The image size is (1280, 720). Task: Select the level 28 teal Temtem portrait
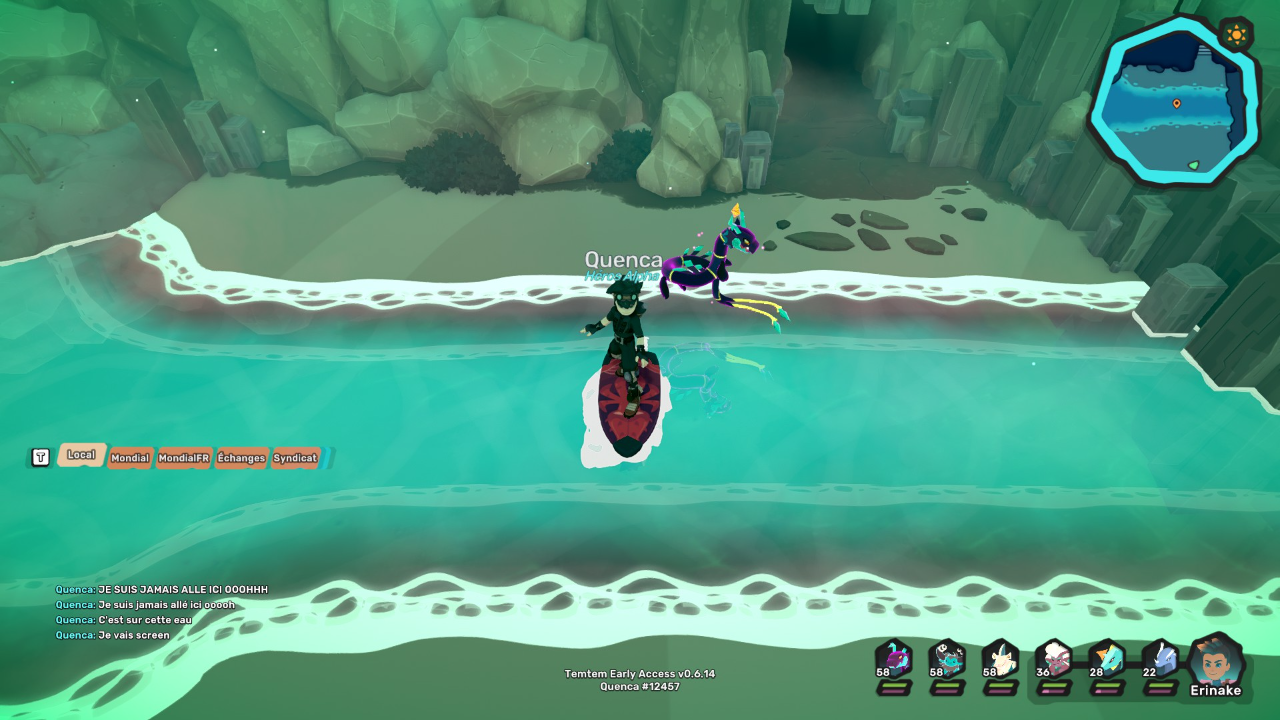pos(1107,661)
